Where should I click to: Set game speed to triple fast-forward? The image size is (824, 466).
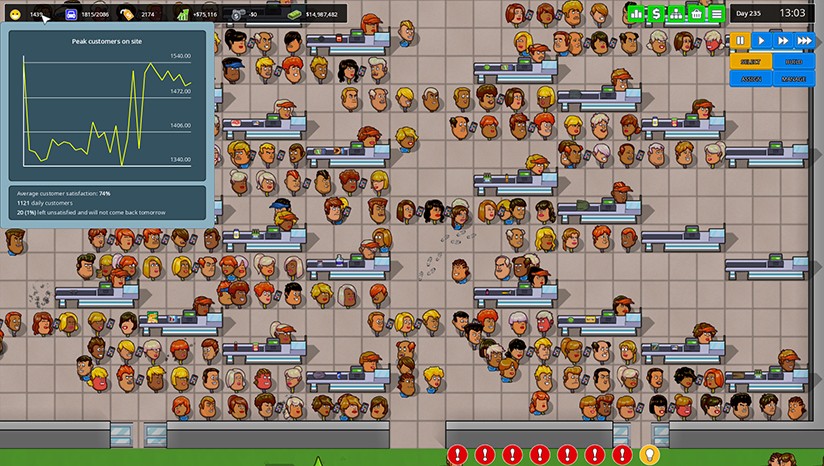[804, 41]
